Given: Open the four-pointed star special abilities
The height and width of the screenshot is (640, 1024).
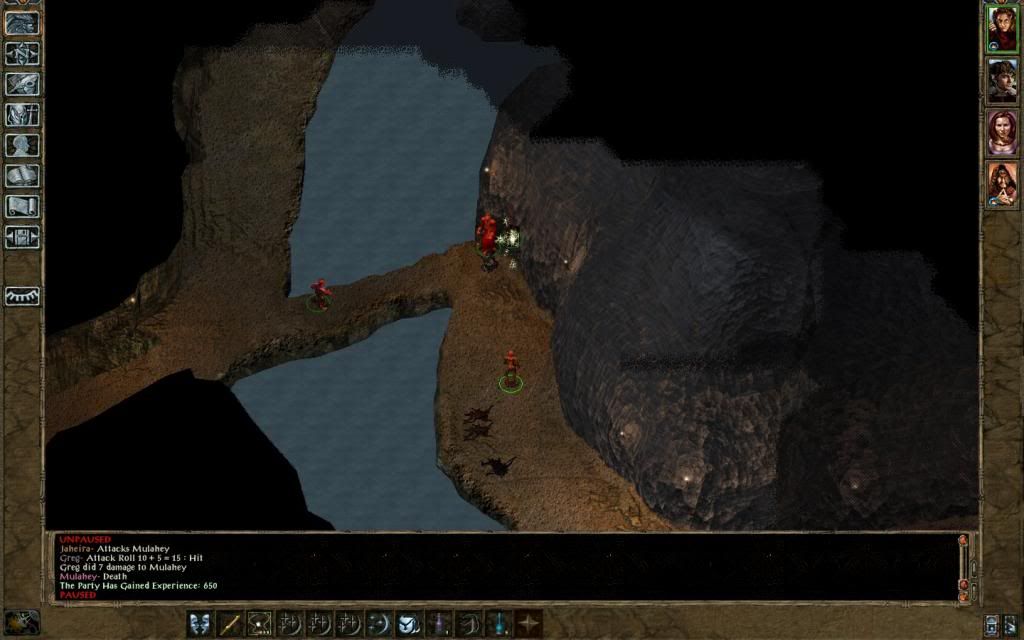Looking at the screenshot, I should (x=528, y=624).
